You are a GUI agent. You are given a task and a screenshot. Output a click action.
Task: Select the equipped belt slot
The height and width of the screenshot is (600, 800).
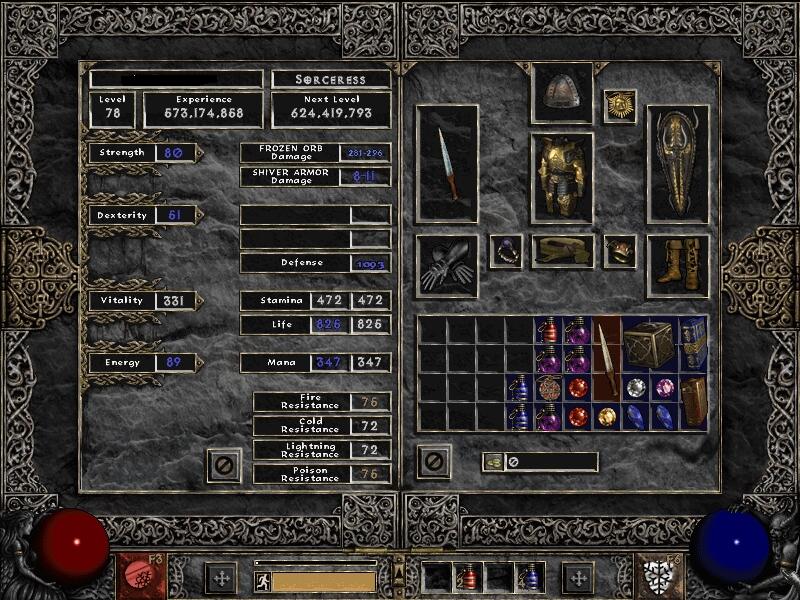click(x=561, y=251)
